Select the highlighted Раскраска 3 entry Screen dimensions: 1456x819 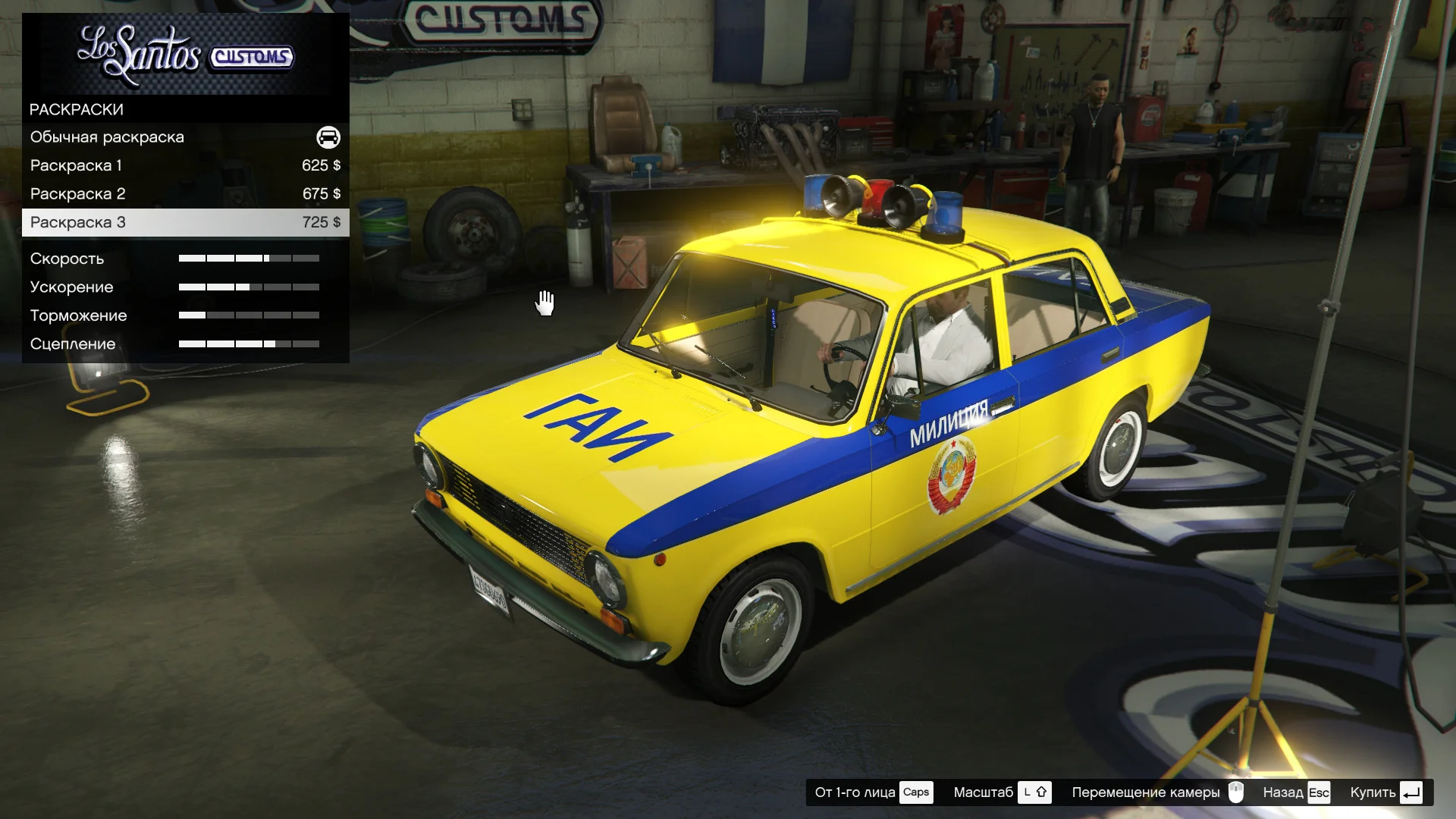[x=184, y=222]
